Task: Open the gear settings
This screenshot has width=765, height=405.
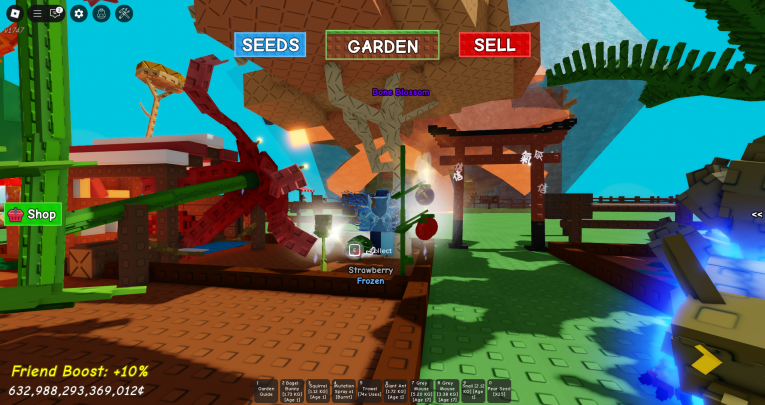Action: tap(79, 13)
